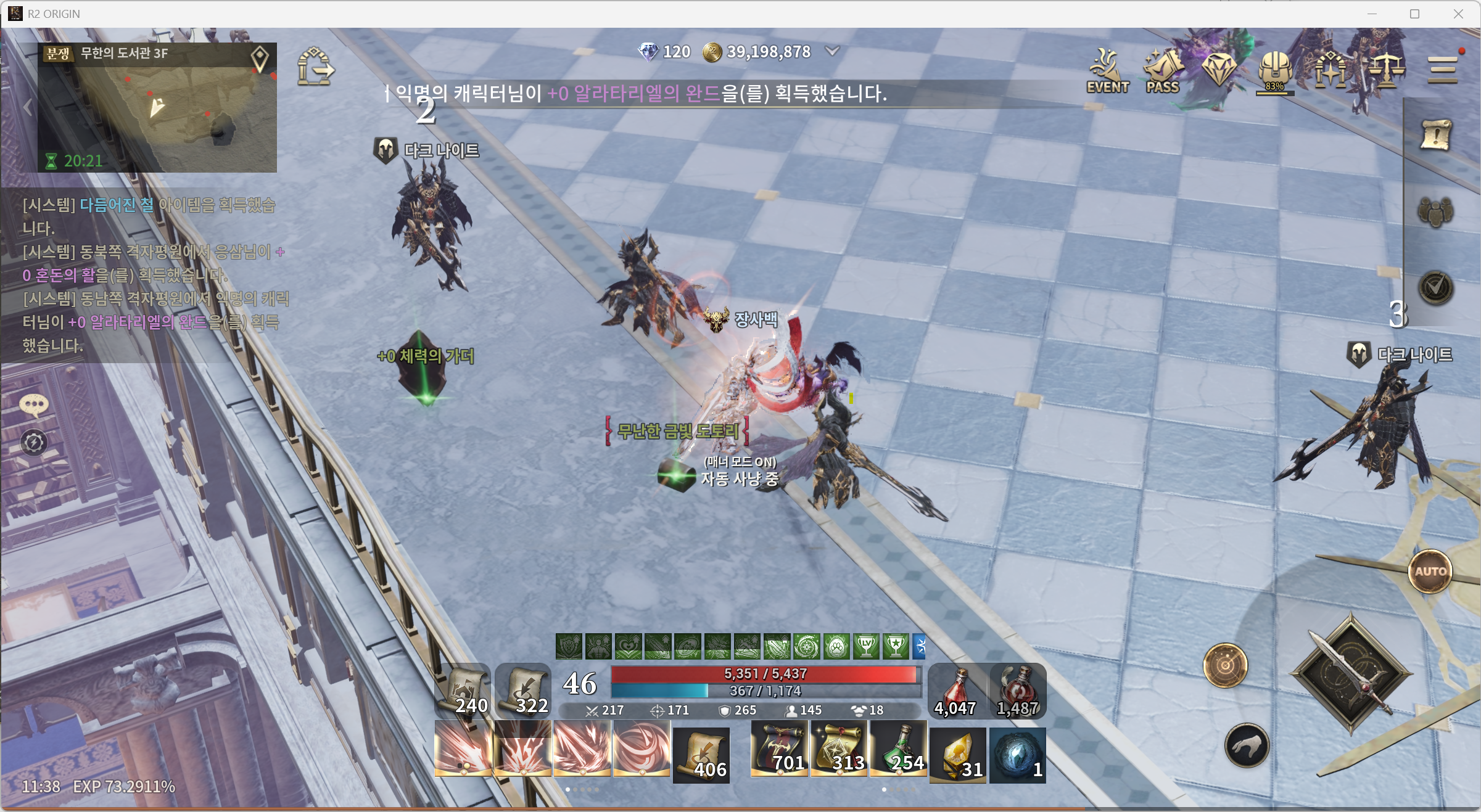Open the hamburger main menu
The height and width of the screenshot is (812, 1481).
(1443, 70)
